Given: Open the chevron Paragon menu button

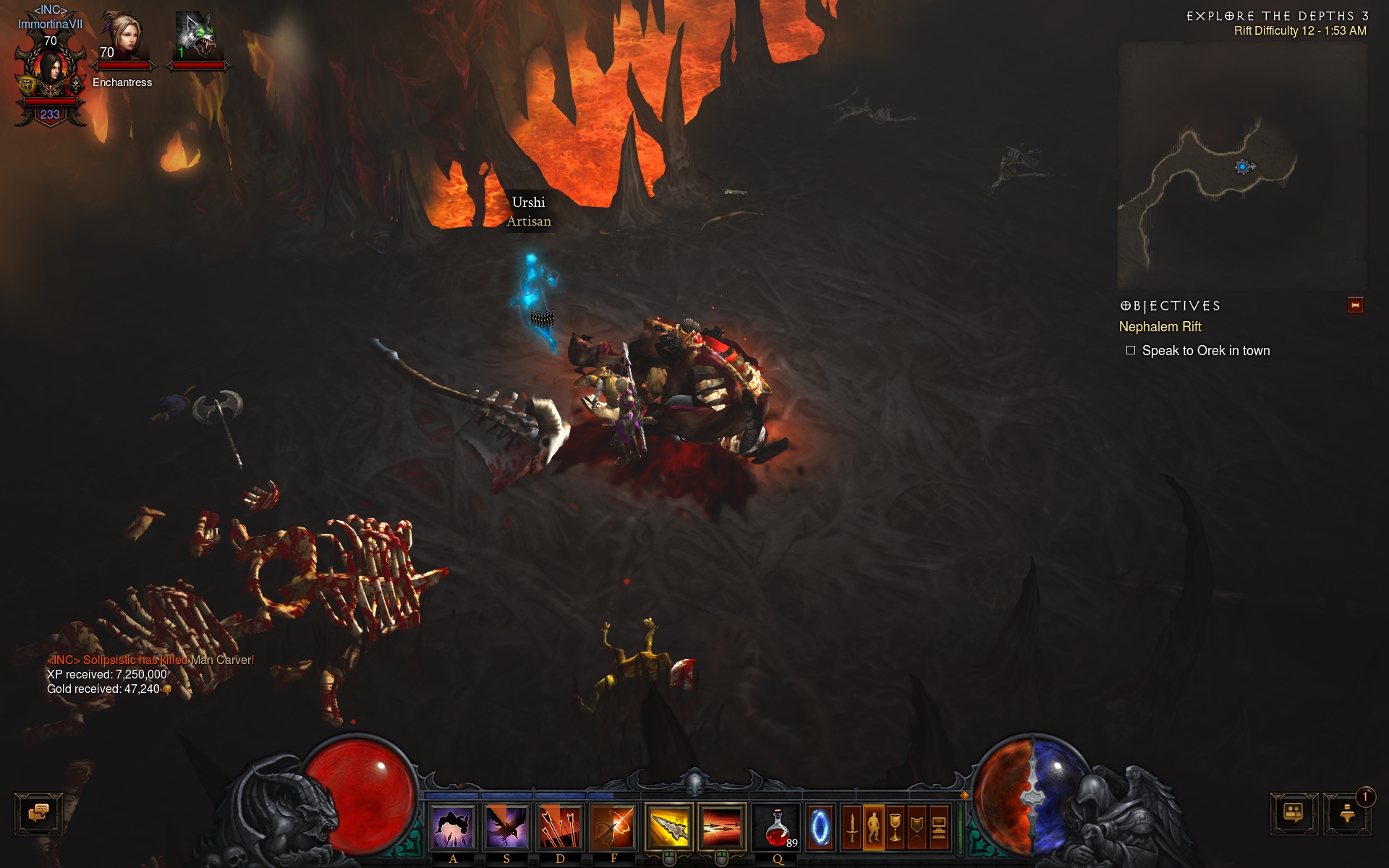Looking at the screenshot, I should coord(917,827).
